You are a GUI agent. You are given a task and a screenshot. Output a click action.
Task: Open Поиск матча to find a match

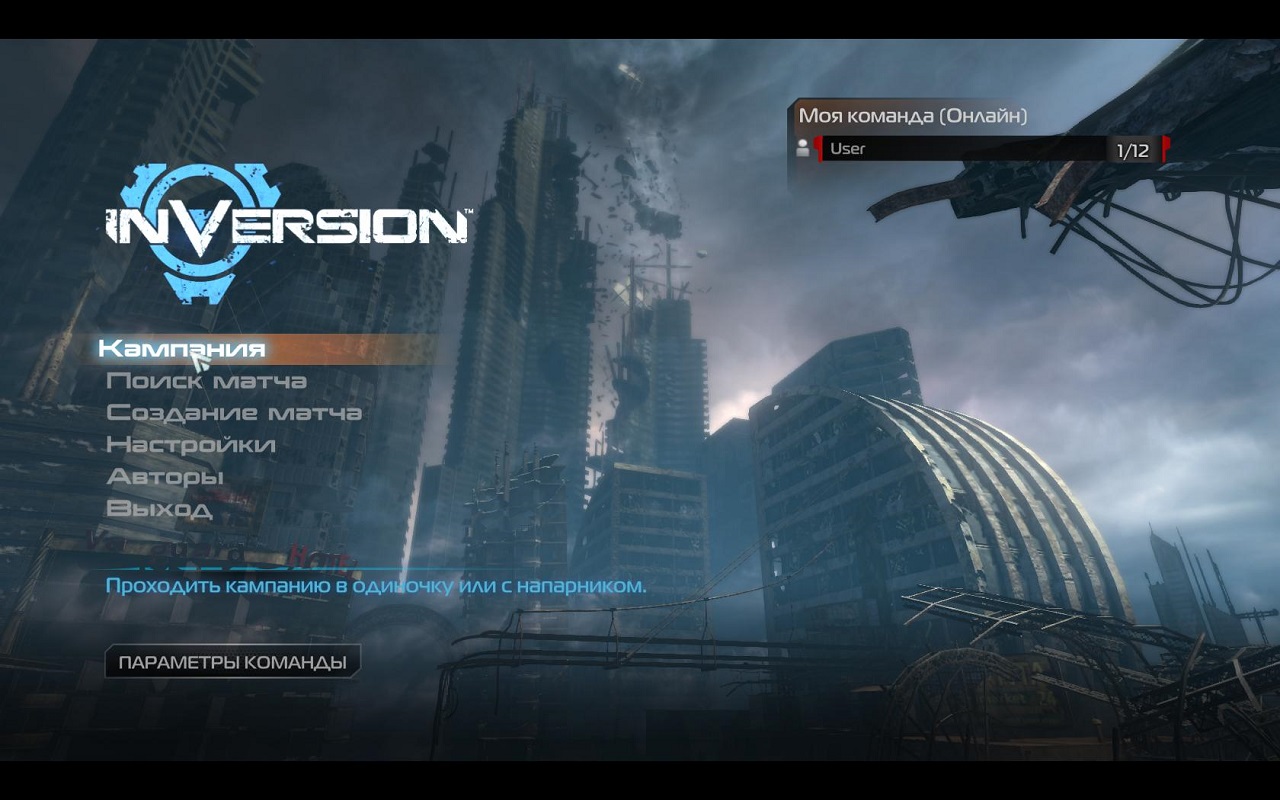pyautogui.click(x=206, y=381)
